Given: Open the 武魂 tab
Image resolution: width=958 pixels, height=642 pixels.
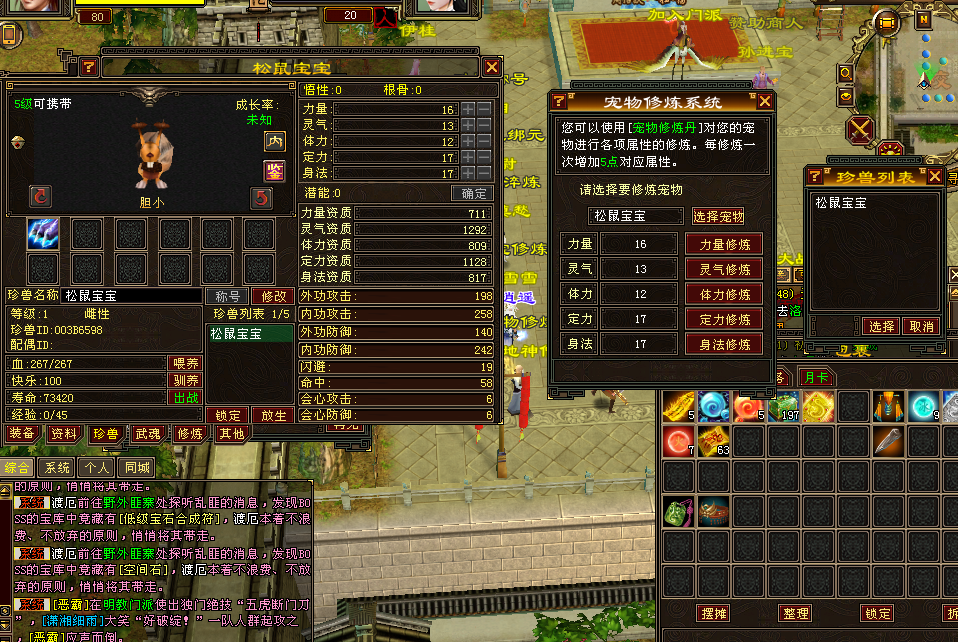Looking at the screenshot, I should [x=148, y=434].
